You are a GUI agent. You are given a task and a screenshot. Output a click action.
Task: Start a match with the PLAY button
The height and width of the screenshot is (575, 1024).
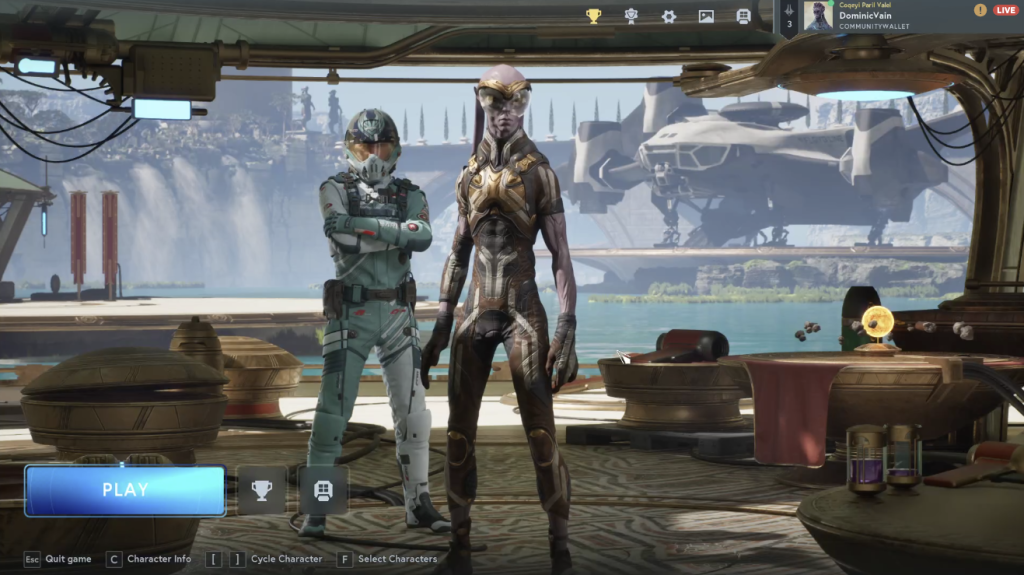(x=125, y=490)
